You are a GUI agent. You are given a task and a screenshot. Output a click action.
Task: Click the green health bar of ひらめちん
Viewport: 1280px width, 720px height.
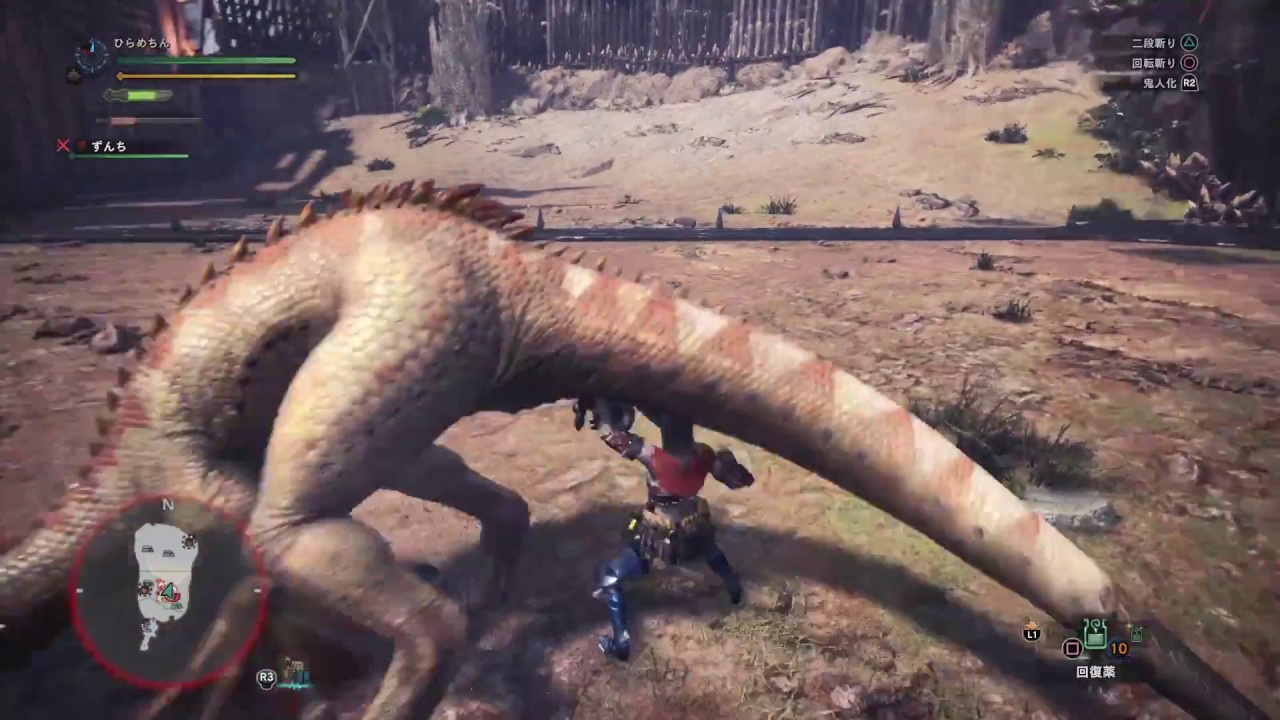point(205,60)
